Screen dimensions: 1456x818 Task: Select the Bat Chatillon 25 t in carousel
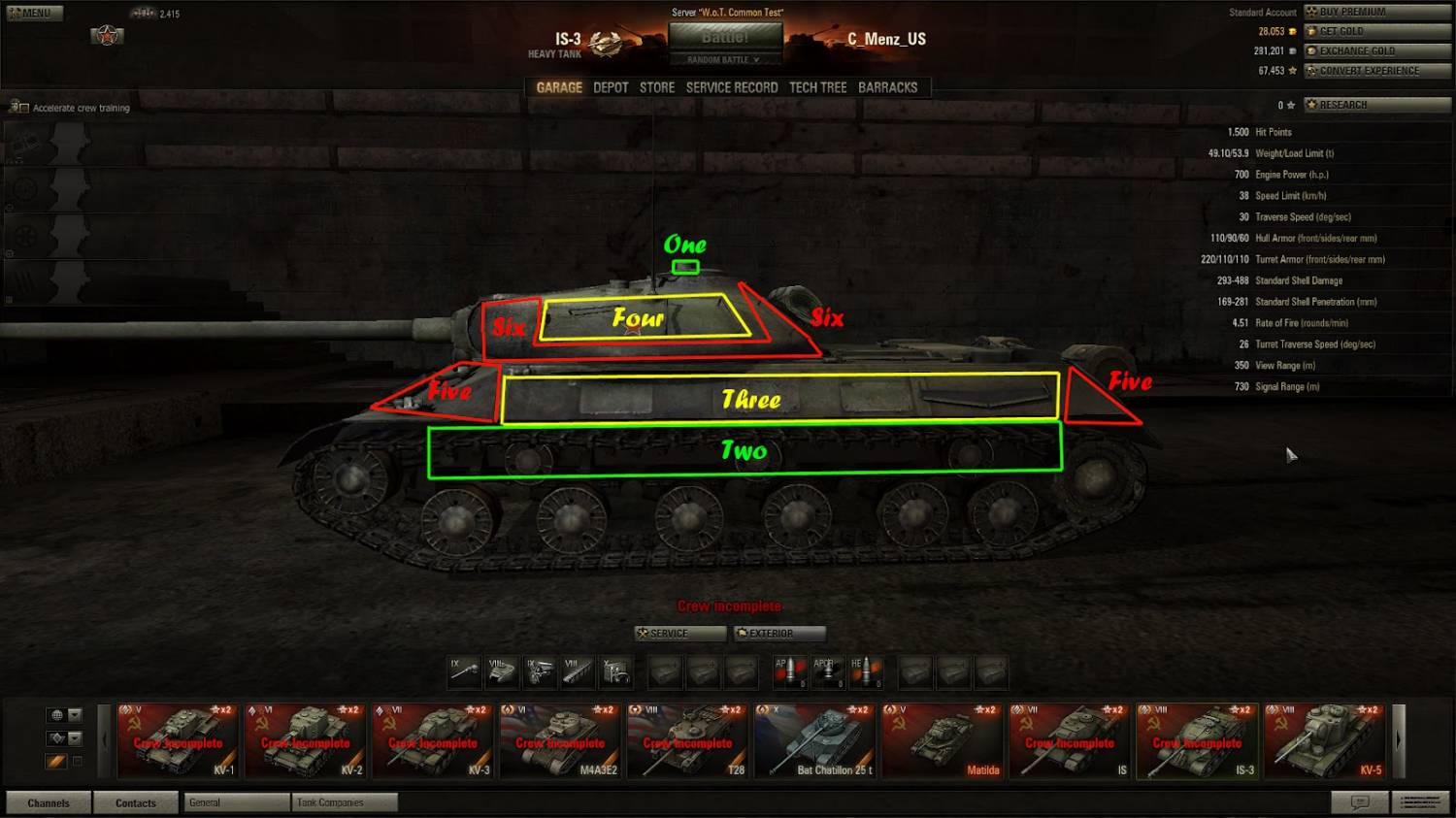pyautogui.click(x=815, y=742)
